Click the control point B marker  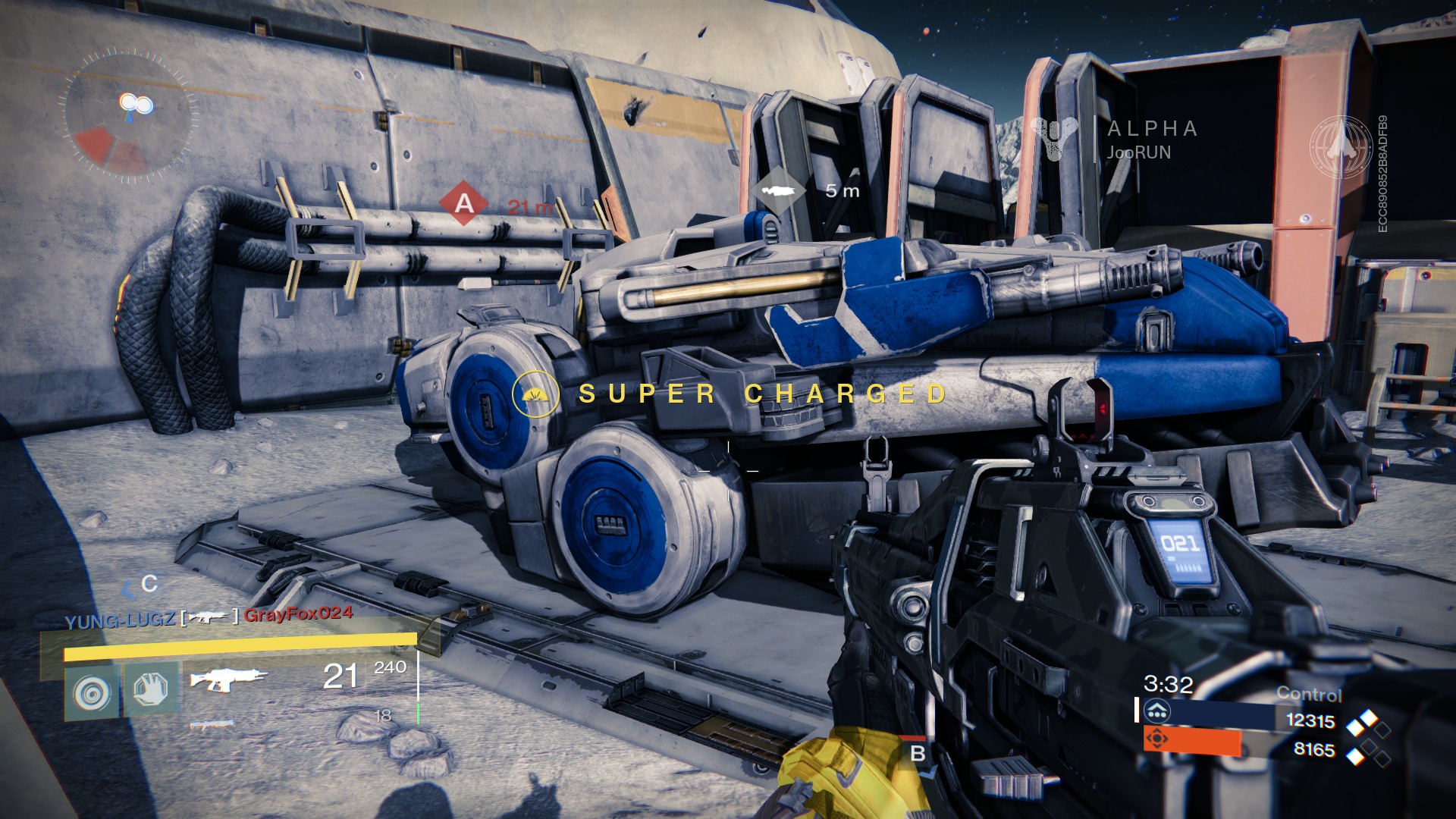918,754
